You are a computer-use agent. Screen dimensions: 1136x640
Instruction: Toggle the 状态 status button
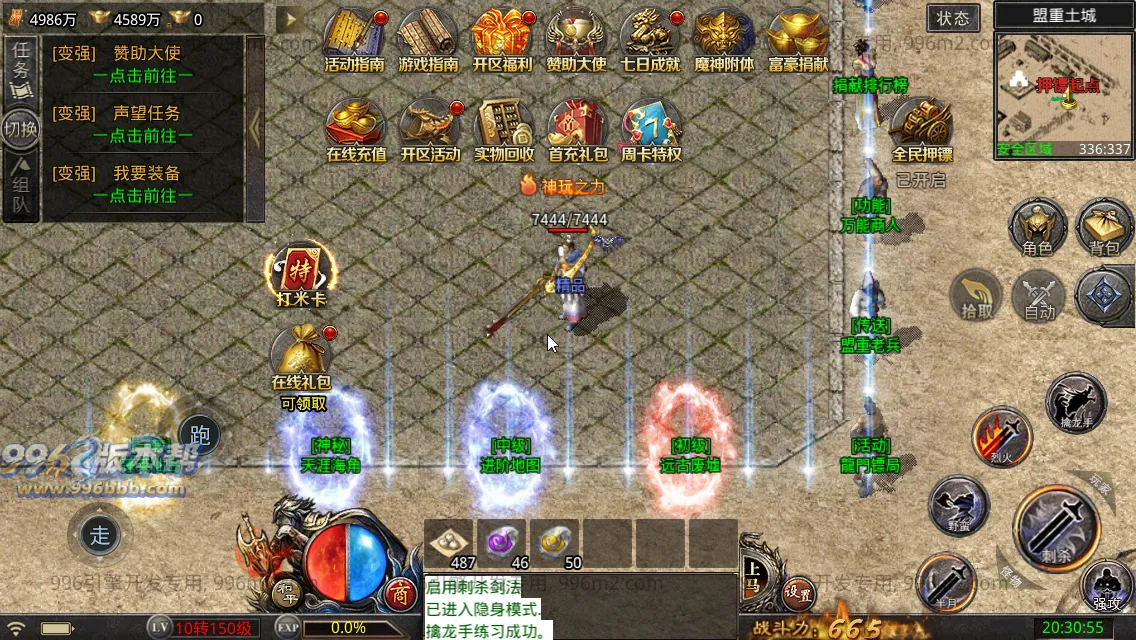tap(953, 18)
